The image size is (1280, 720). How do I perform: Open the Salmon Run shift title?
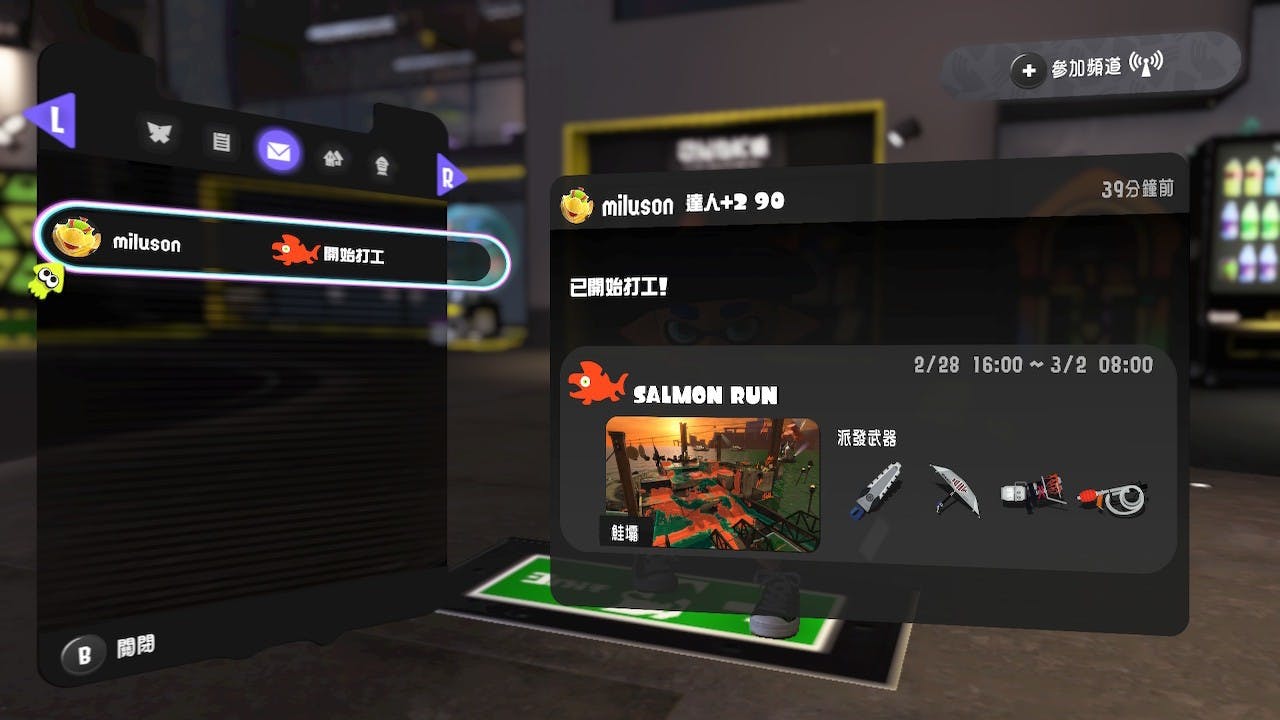(x=705, y=395)
